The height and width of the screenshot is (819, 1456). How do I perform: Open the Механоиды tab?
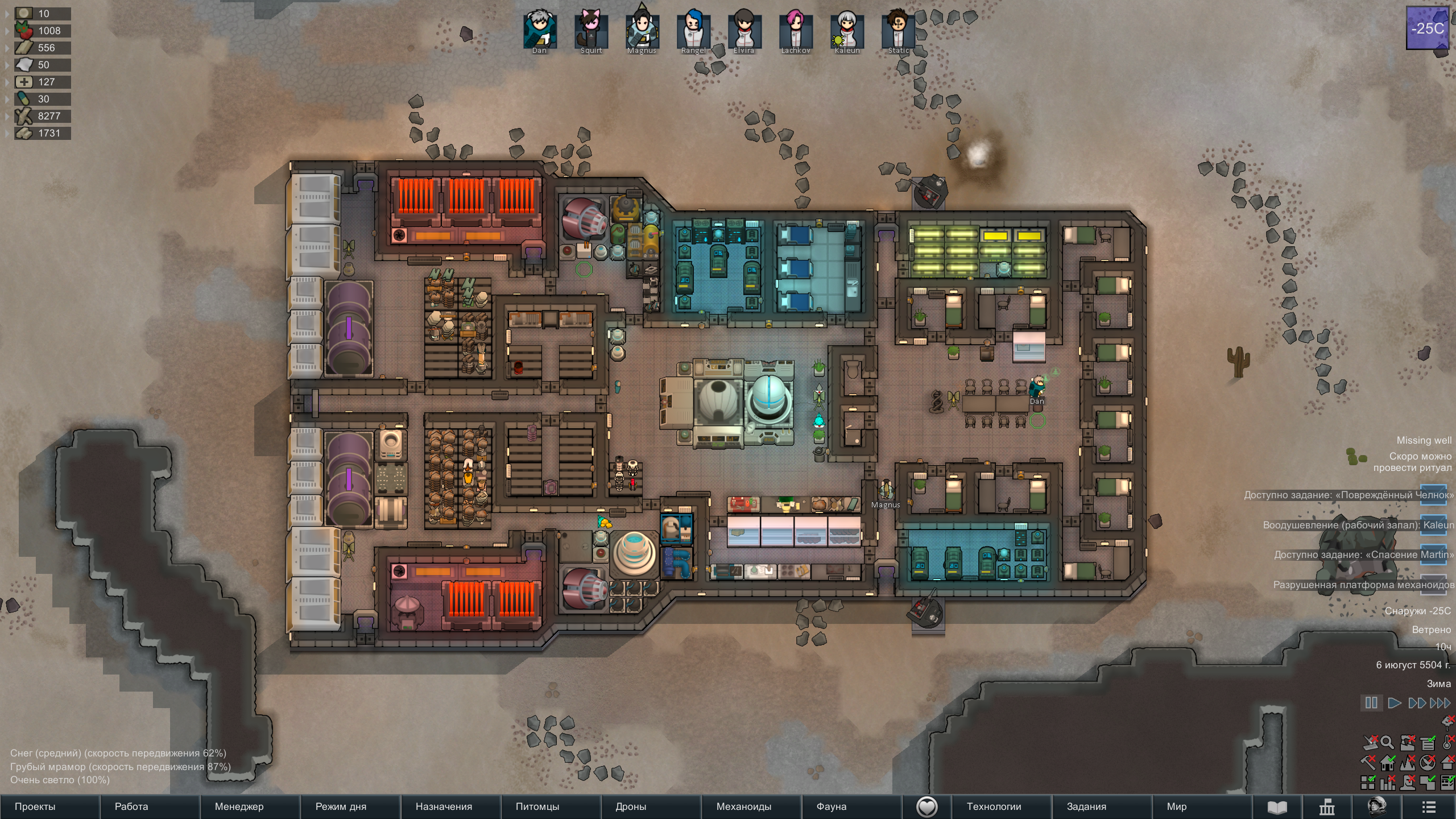click(743, 806)
